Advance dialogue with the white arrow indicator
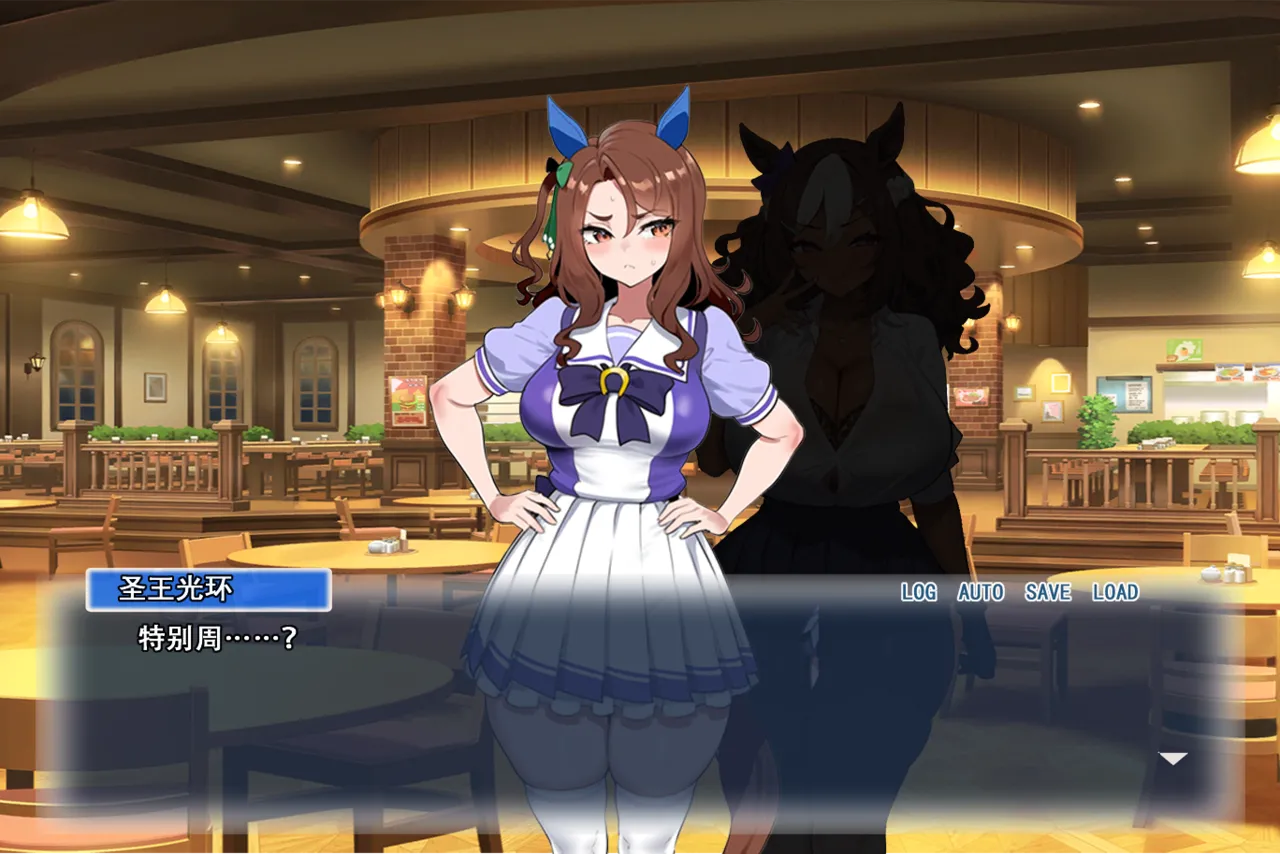Screen dimensions: 1280x854 pyautogui.click(x=1172, y=759)
